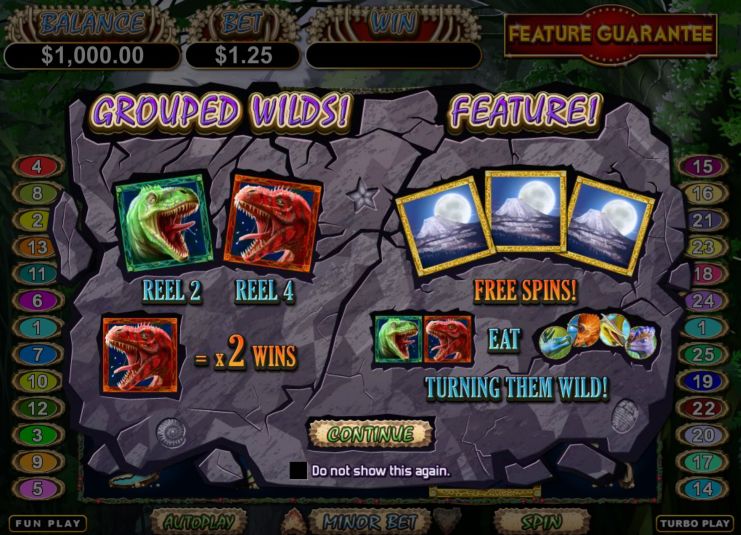This screenshot has height=535, width=741.
Task: Pick payline number 5
Action: pyautogui.click(x=37, y=489)
